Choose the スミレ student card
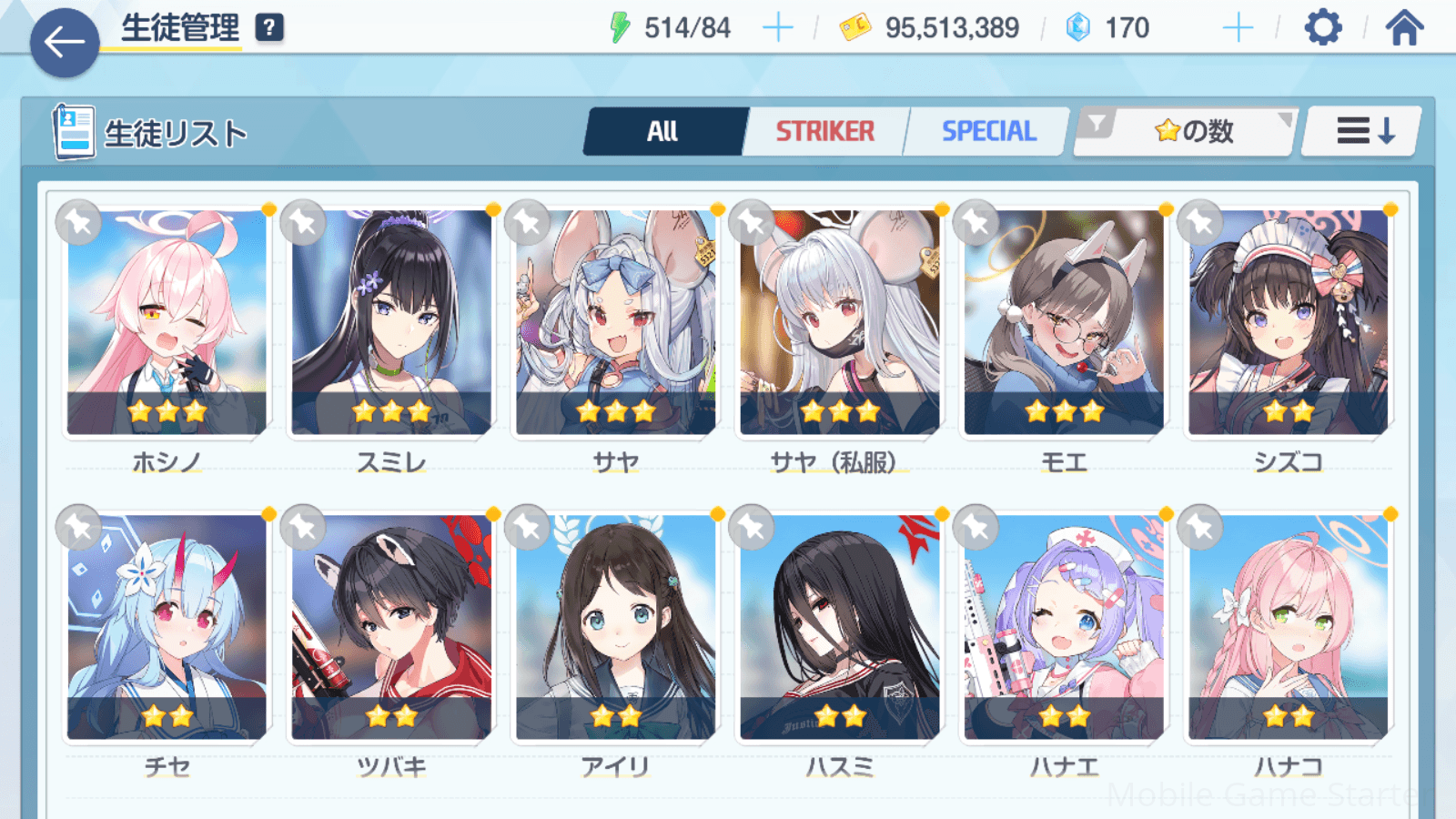Screen dimensions: 1456x819 (391, 323)
